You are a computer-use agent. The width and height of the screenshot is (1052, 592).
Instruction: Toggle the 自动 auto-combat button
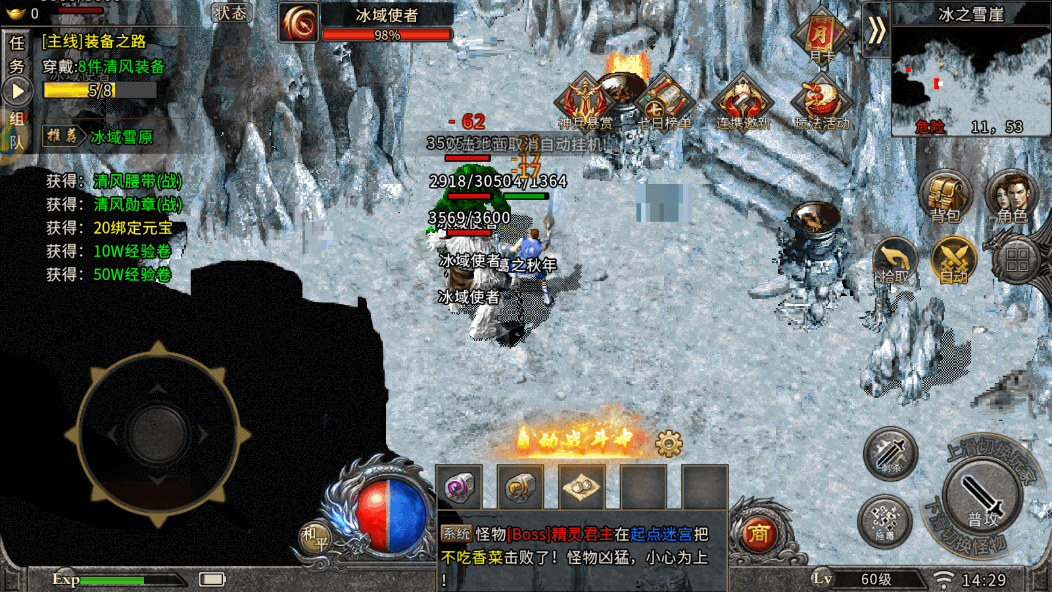click(954, 260)
